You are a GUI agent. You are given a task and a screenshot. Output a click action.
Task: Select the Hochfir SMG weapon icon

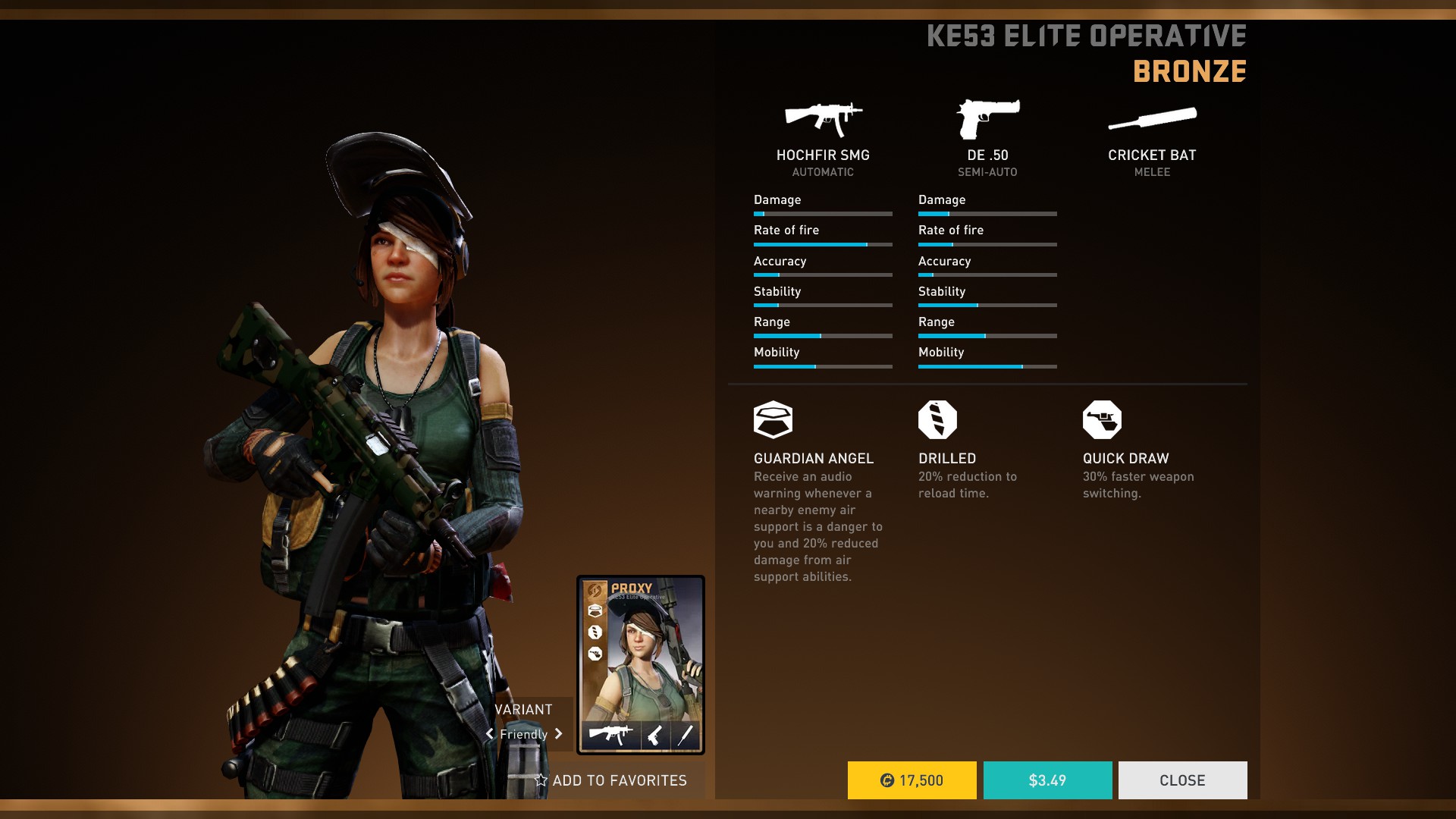coord(823,118)
